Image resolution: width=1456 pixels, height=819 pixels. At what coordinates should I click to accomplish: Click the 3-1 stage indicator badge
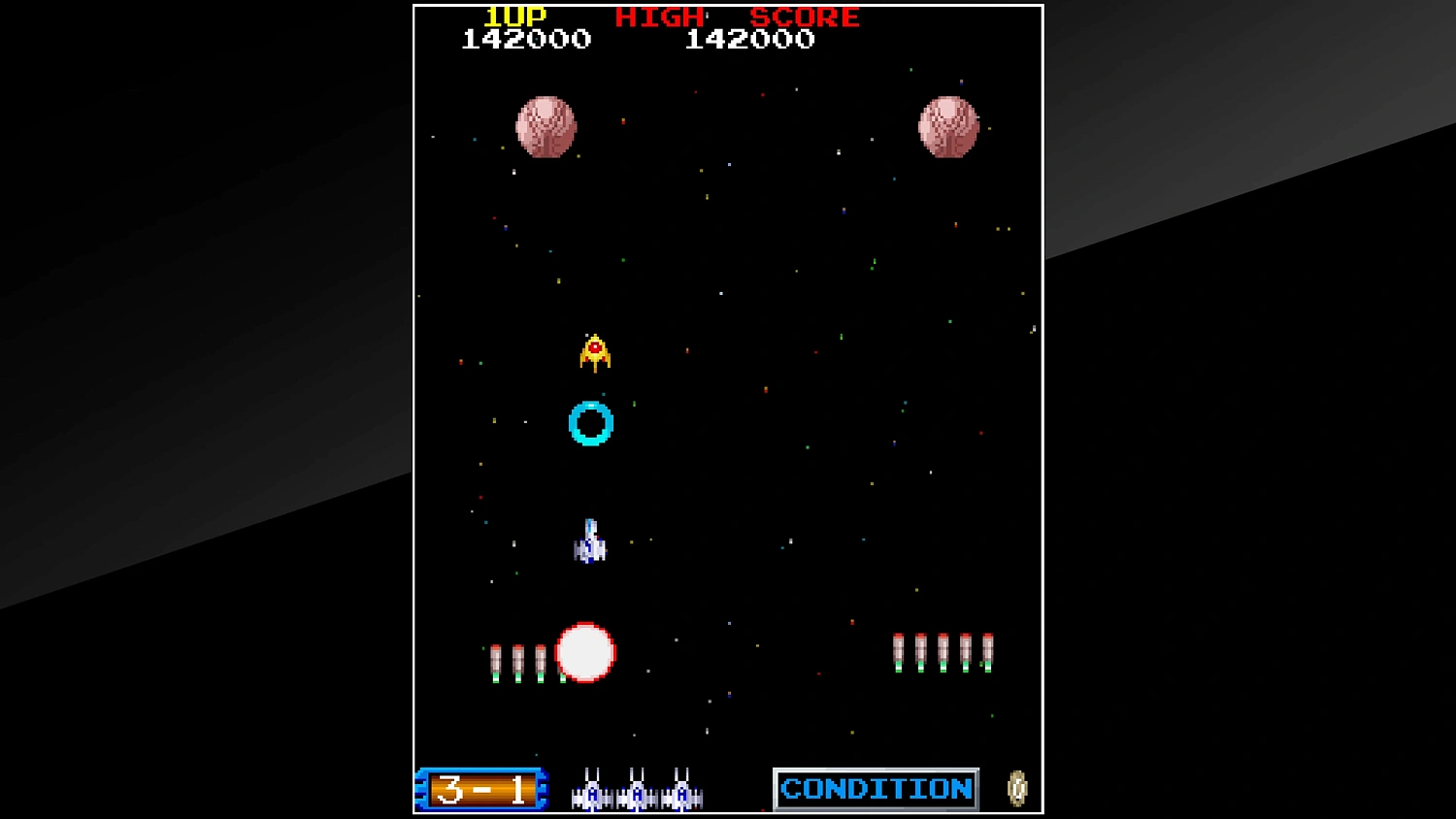point(480,790)
